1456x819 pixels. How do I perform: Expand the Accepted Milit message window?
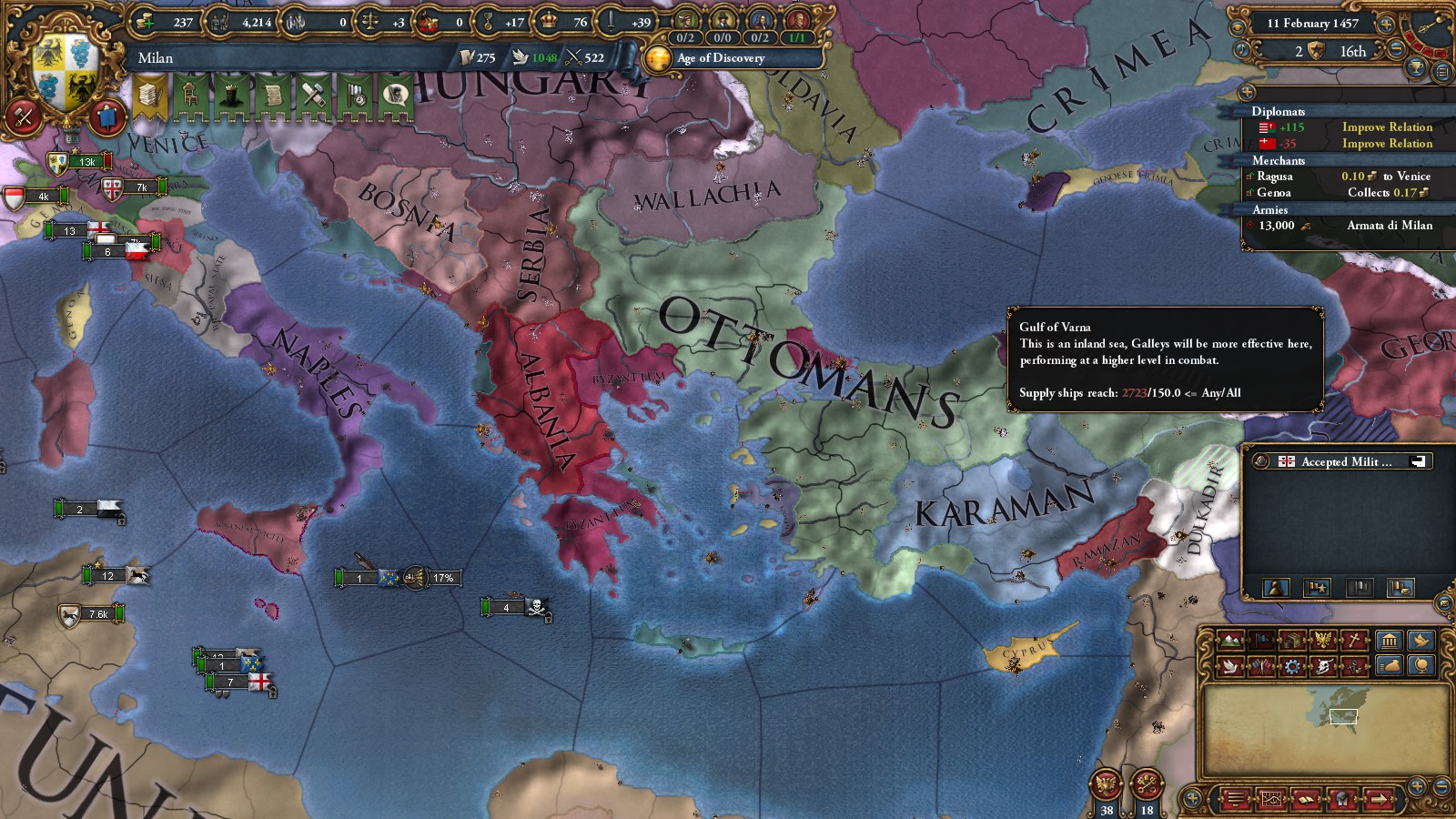pos(1417,461)
